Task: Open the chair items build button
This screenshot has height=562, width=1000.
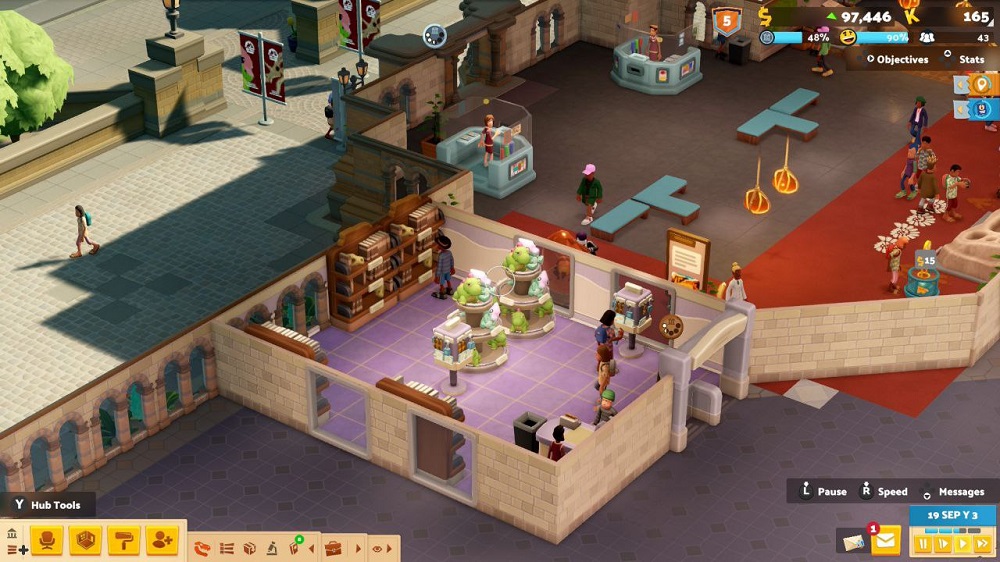Action: [46, 541]
